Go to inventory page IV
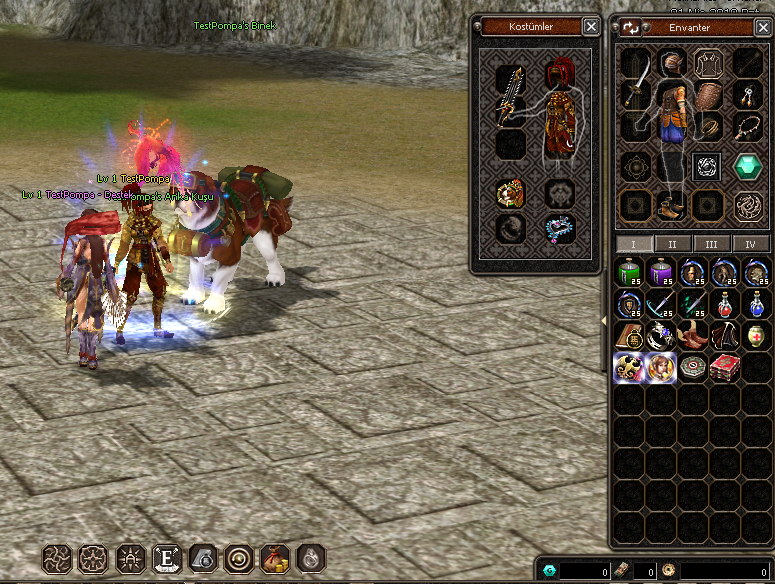Viewport: 775px width, 584px height. [x=749, y=244]
